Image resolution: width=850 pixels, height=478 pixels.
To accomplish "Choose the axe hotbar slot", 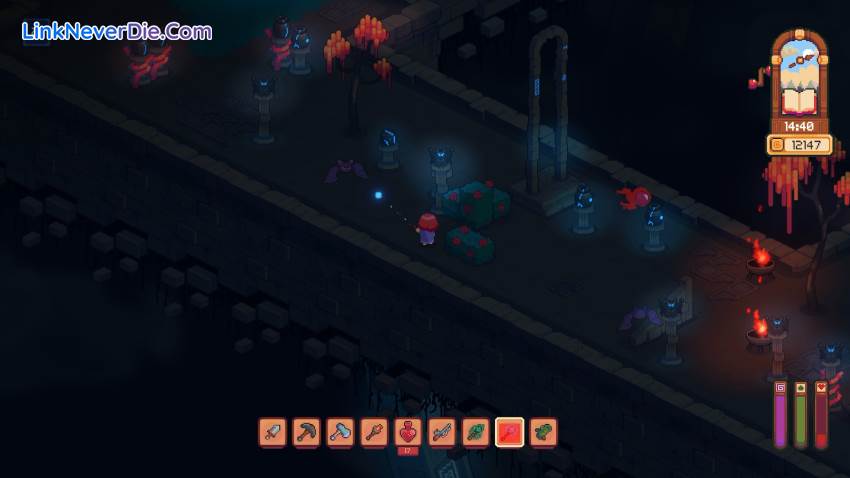I will (341, 432).
